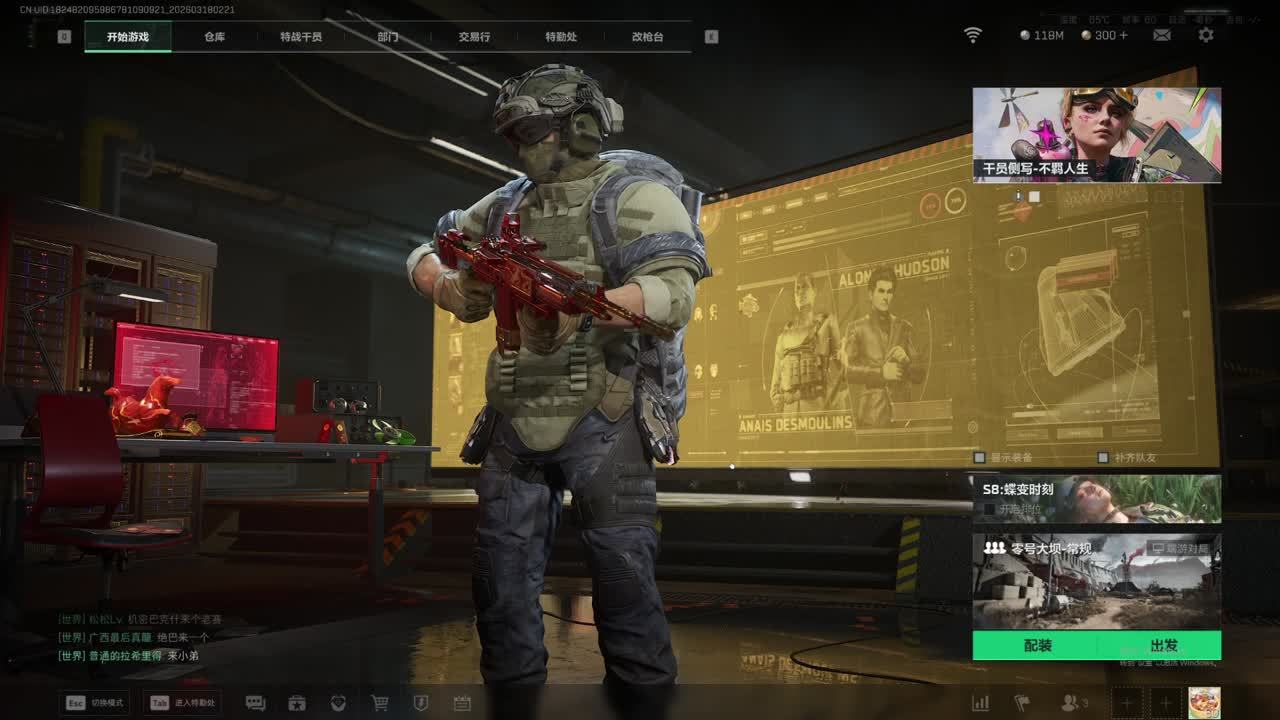The image size is (1280, 720).
Task: Go to the 交易行 trading tab
Action: 474,37
